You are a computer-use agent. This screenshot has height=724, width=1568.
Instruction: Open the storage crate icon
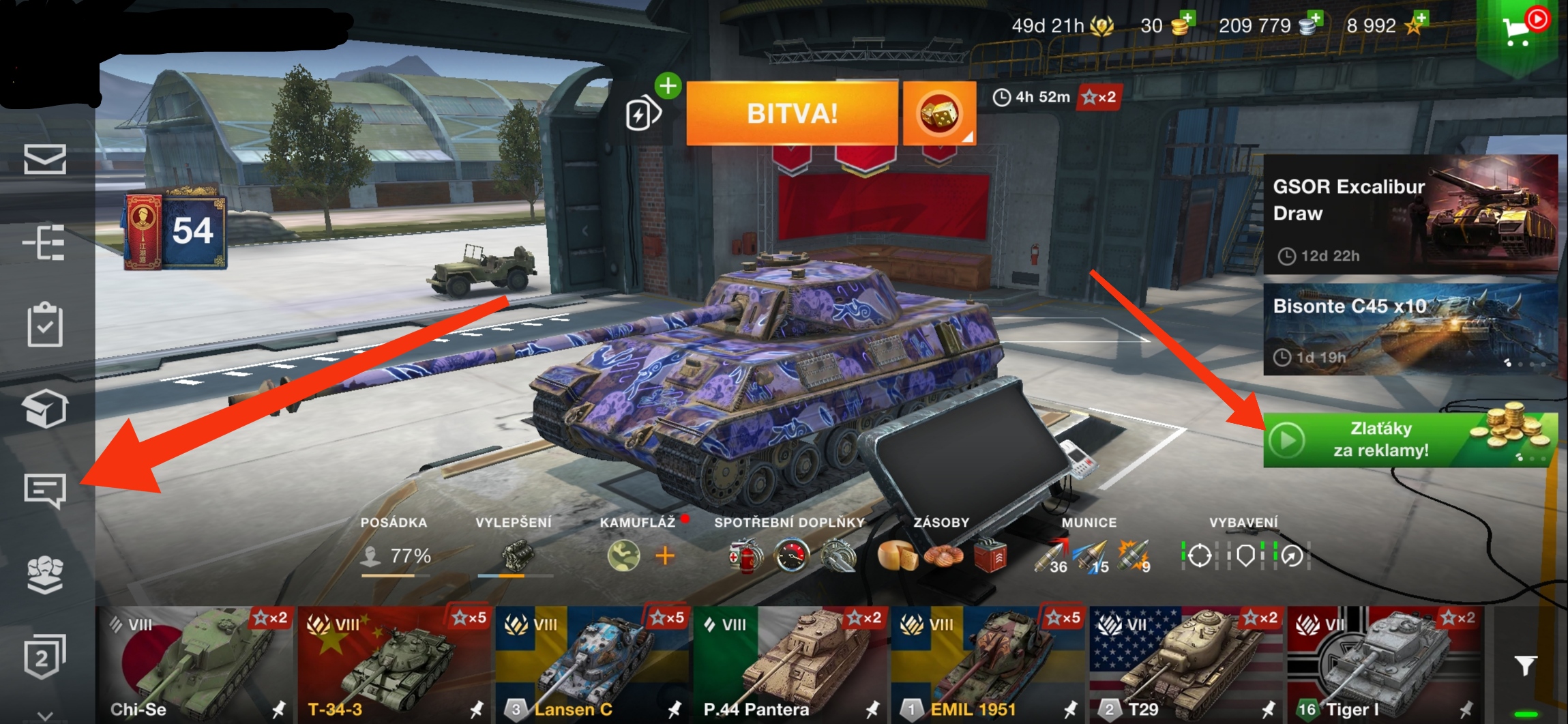pos(45,408)
